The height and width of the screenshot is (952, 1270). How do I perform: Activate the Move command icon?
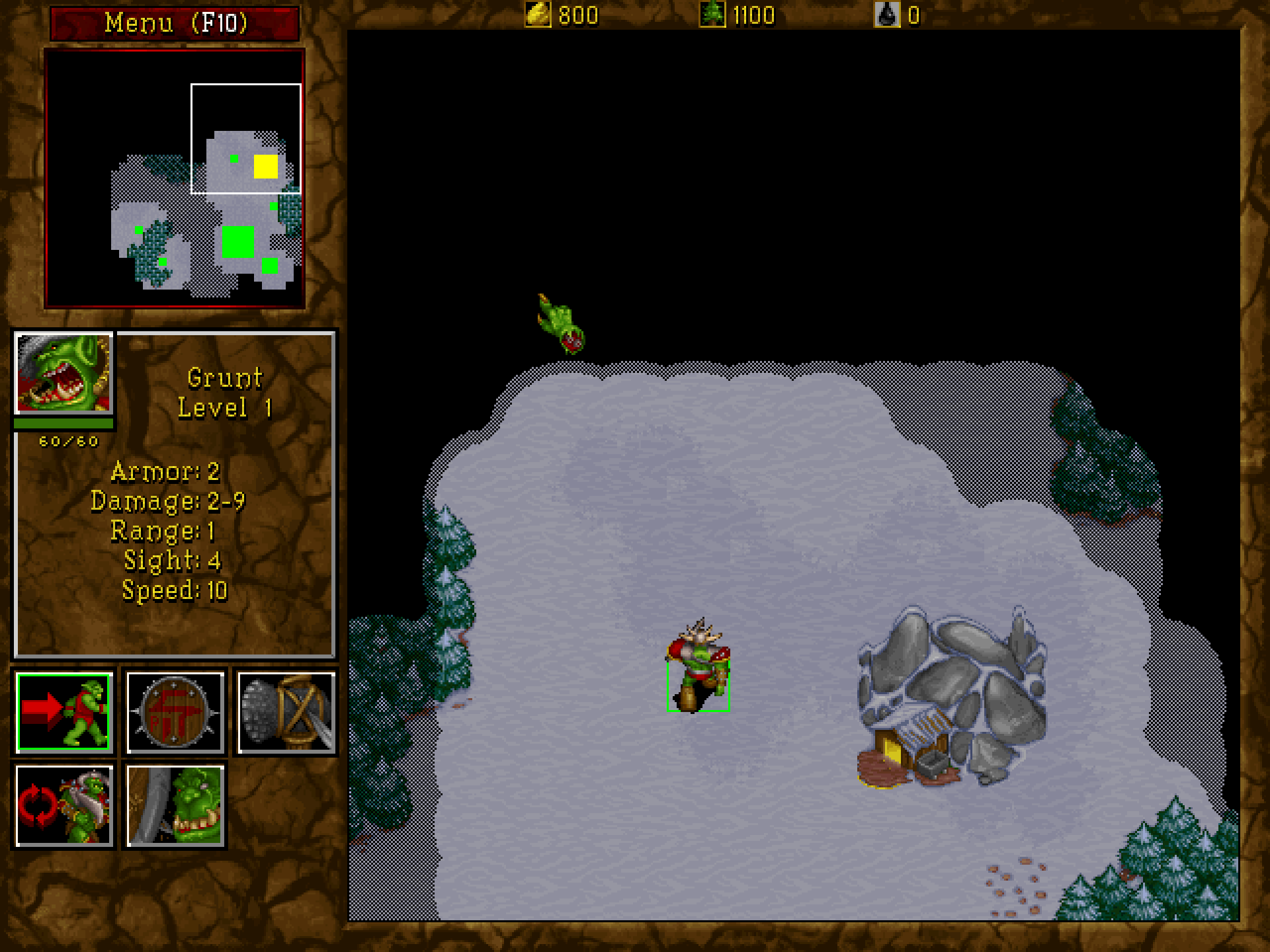click(x=63, y=711)
